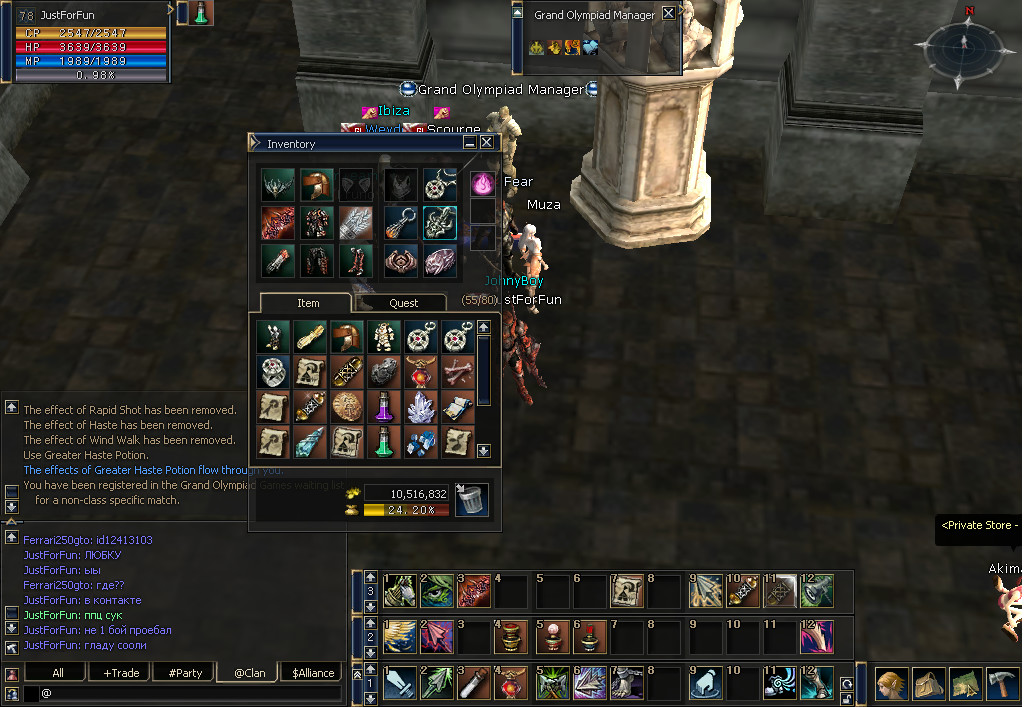Switch to the Quest tab in Inventory
Viewport: 1028px width, 707px height.
[404, 303]
